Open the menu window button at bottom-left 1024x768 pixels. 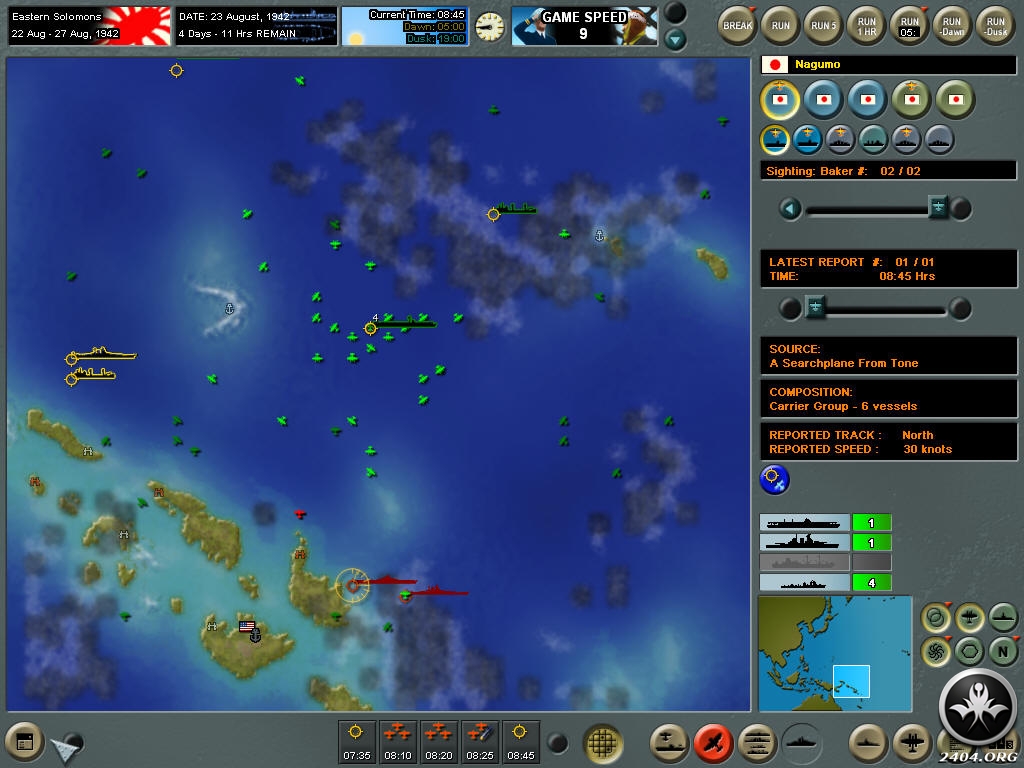[x=24, y=742]
